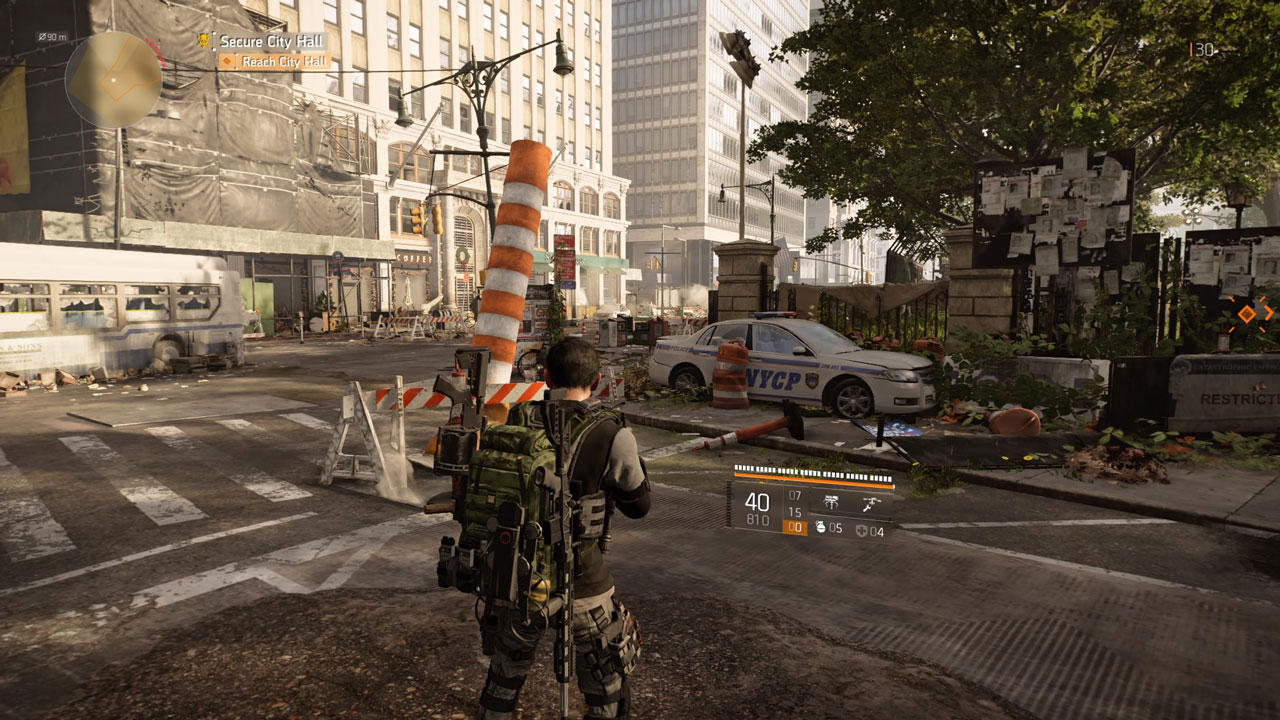Image resolution: width=1280 pixels, height=720 pixels.
Task: Activate the turret skill icon
Action: pos(831,503)
